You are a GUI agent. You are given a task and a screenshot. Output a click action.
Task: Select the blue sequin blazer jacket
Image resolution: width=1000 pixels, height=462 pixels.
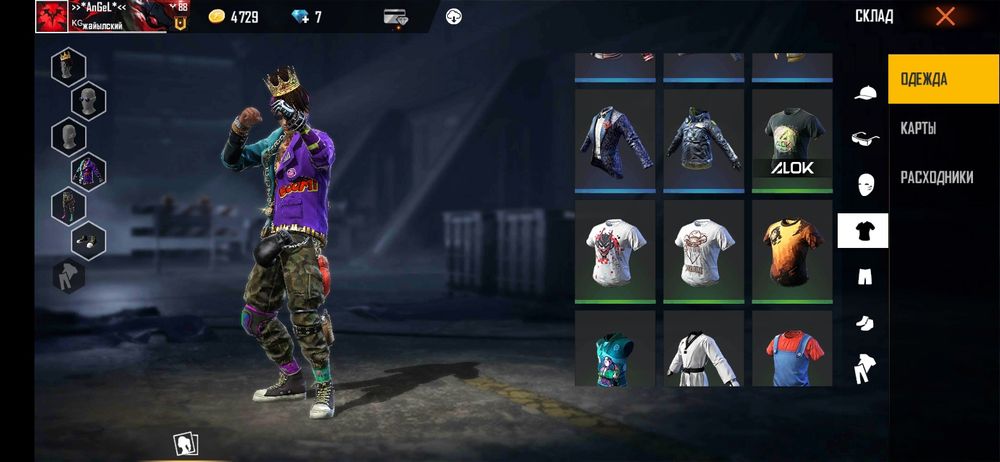(x=615, y=141)
